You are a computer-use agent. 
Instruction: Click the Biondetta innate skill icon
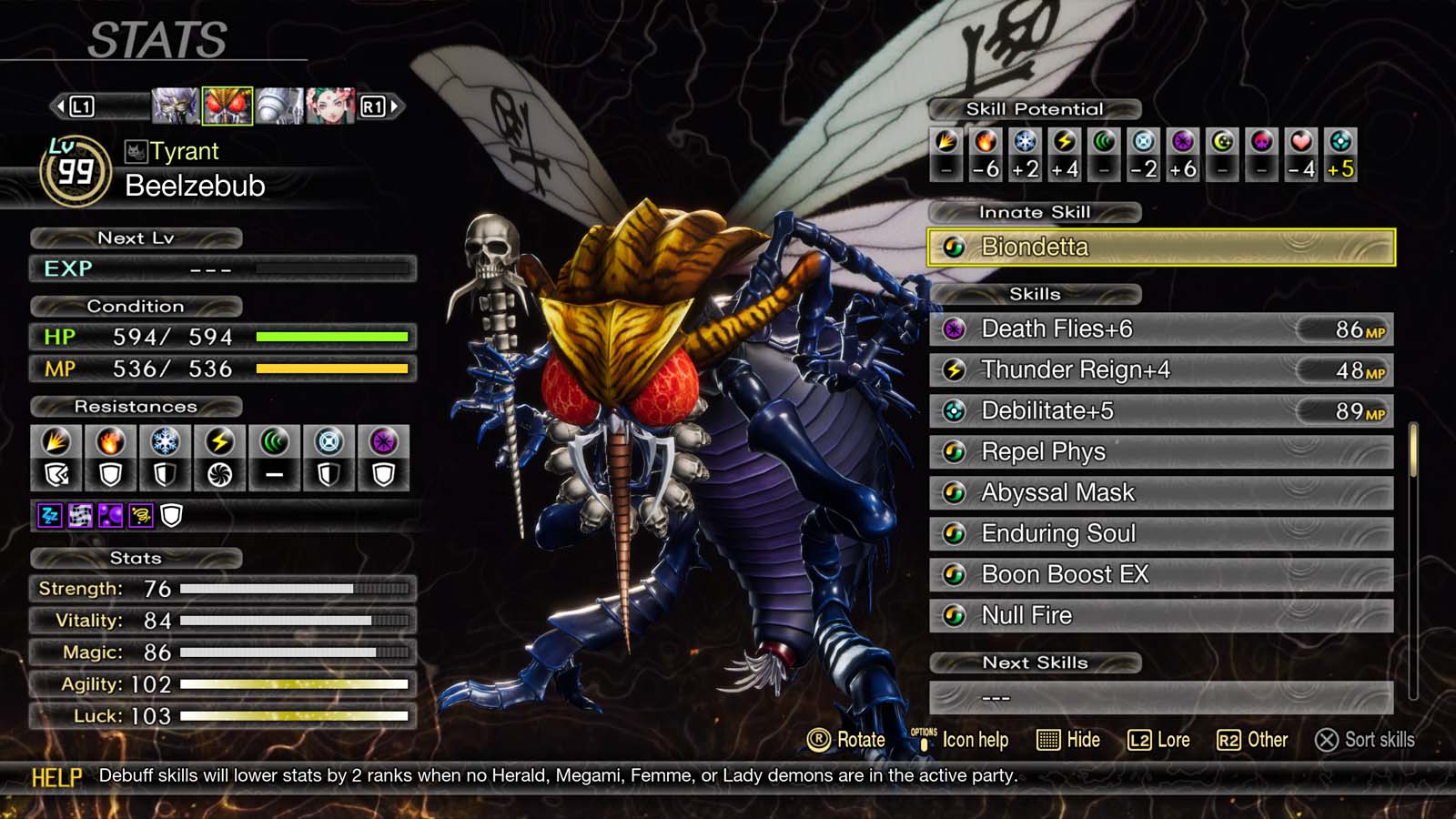(955, 247)
